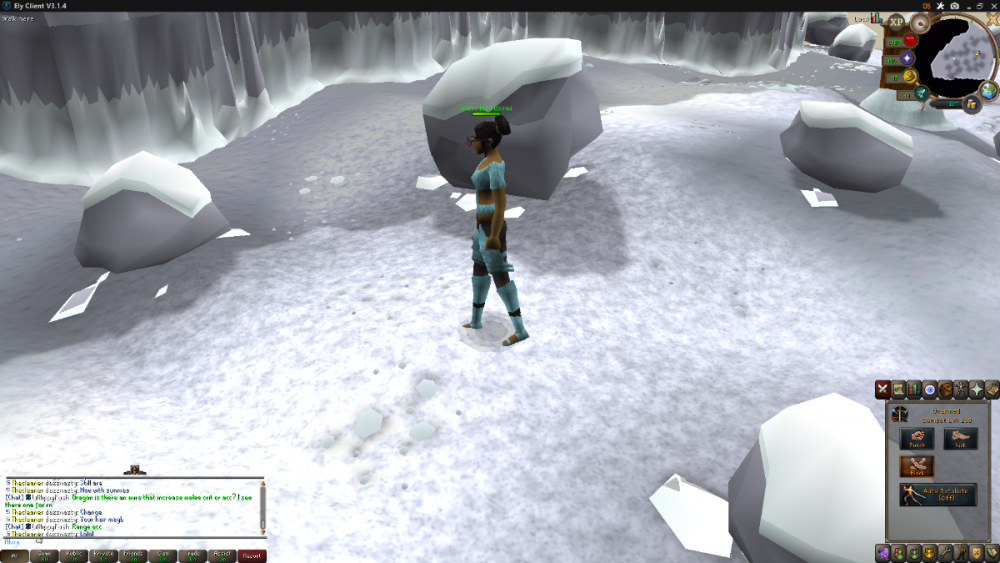Open the world map globe
Image resolution: width=1000 pixels, height=563 pixels.
click(988, 90)
